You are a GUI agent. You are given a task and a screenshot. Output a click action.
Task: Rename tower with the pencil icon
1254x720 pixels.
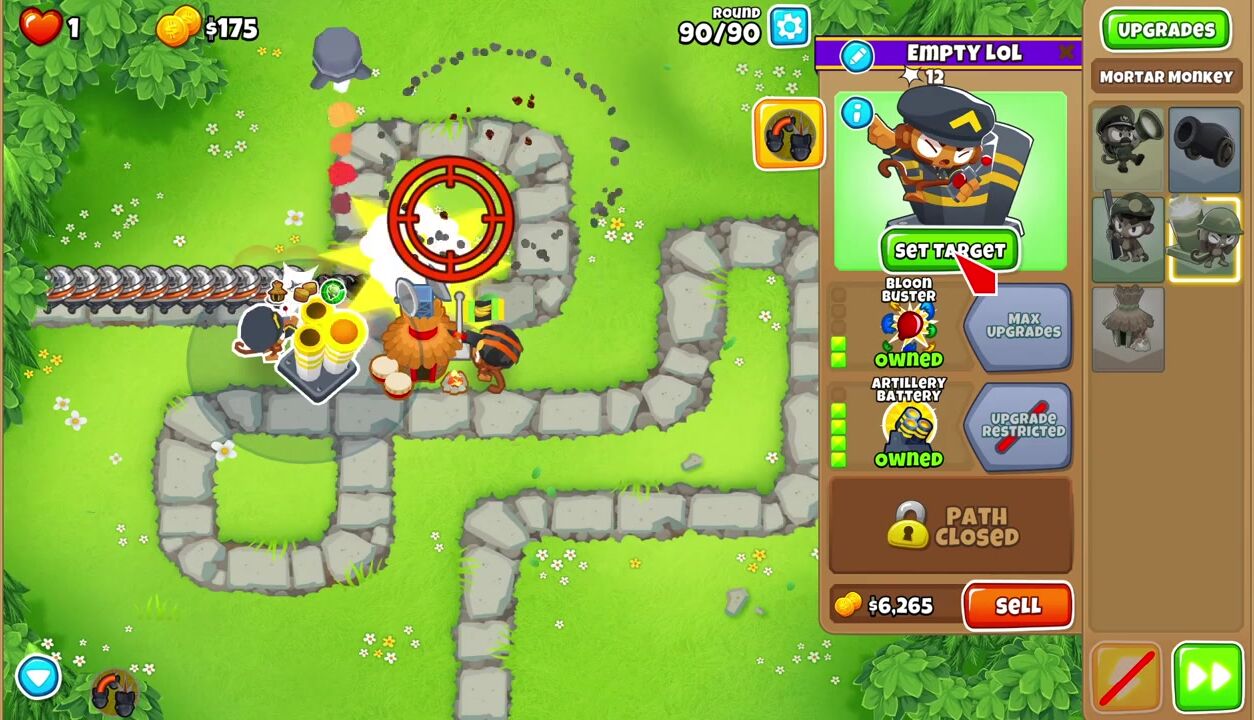[x=856, y=56]
